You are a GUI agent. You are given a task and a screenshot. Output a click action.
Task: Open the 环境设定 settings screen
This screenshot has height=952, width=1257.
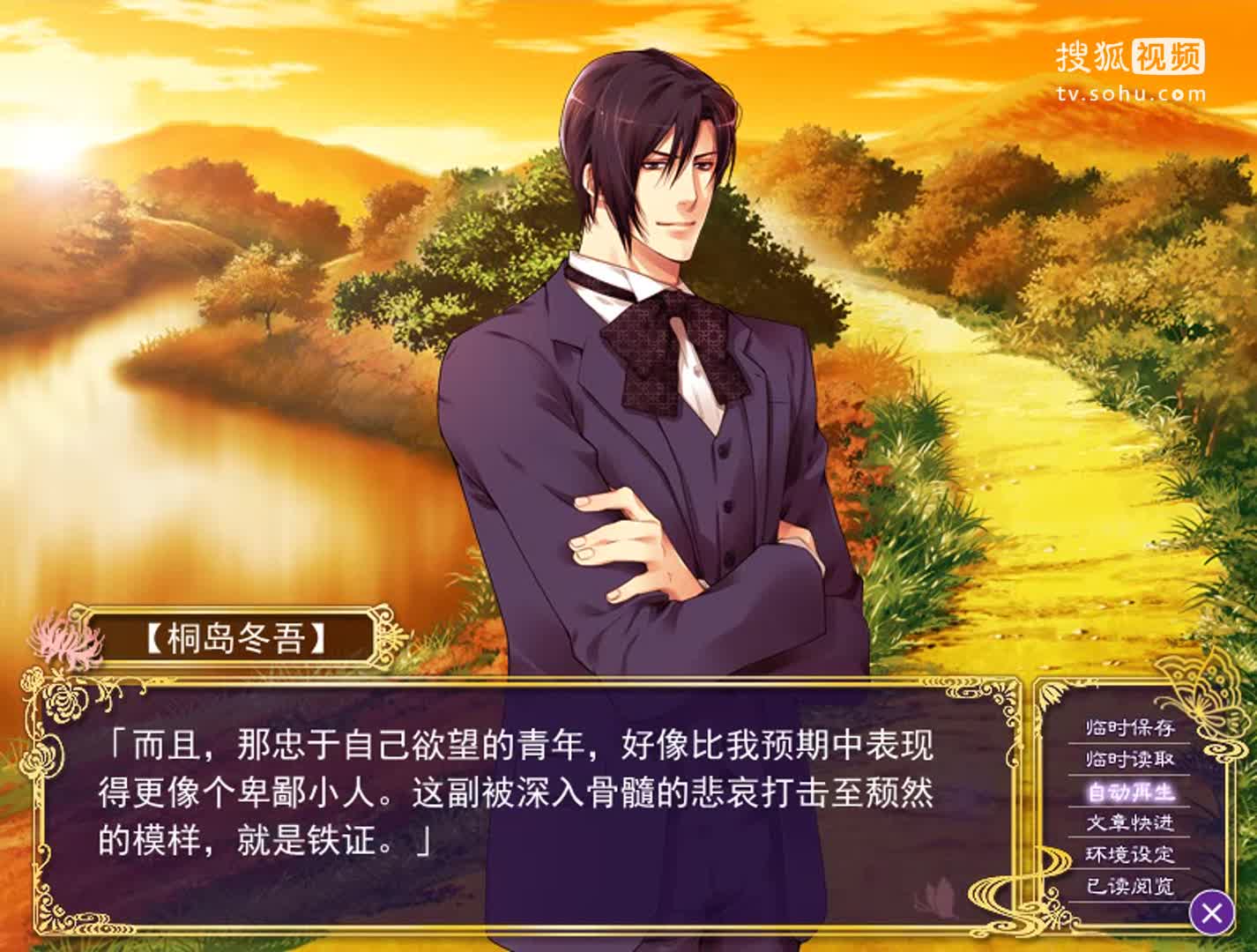(1129, 852)
